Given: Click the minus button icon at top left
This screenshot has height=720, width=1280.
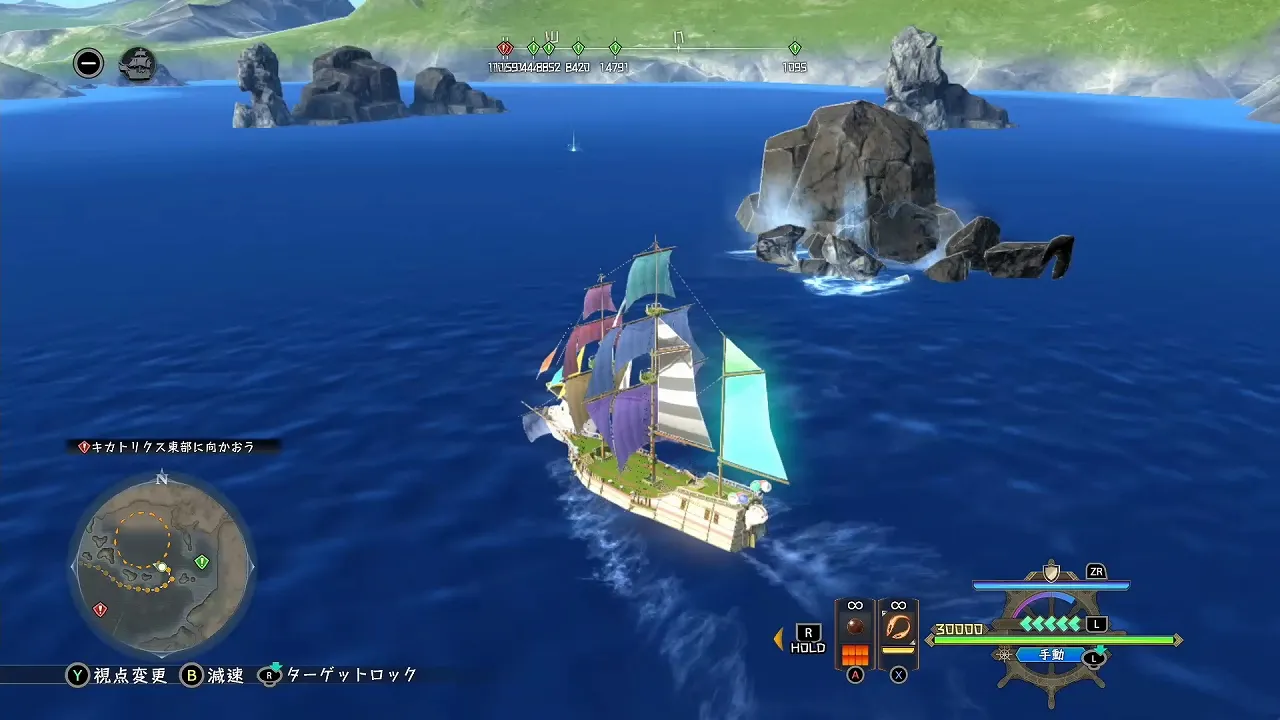Looking at the screenshot, I should tap(88, 63).
